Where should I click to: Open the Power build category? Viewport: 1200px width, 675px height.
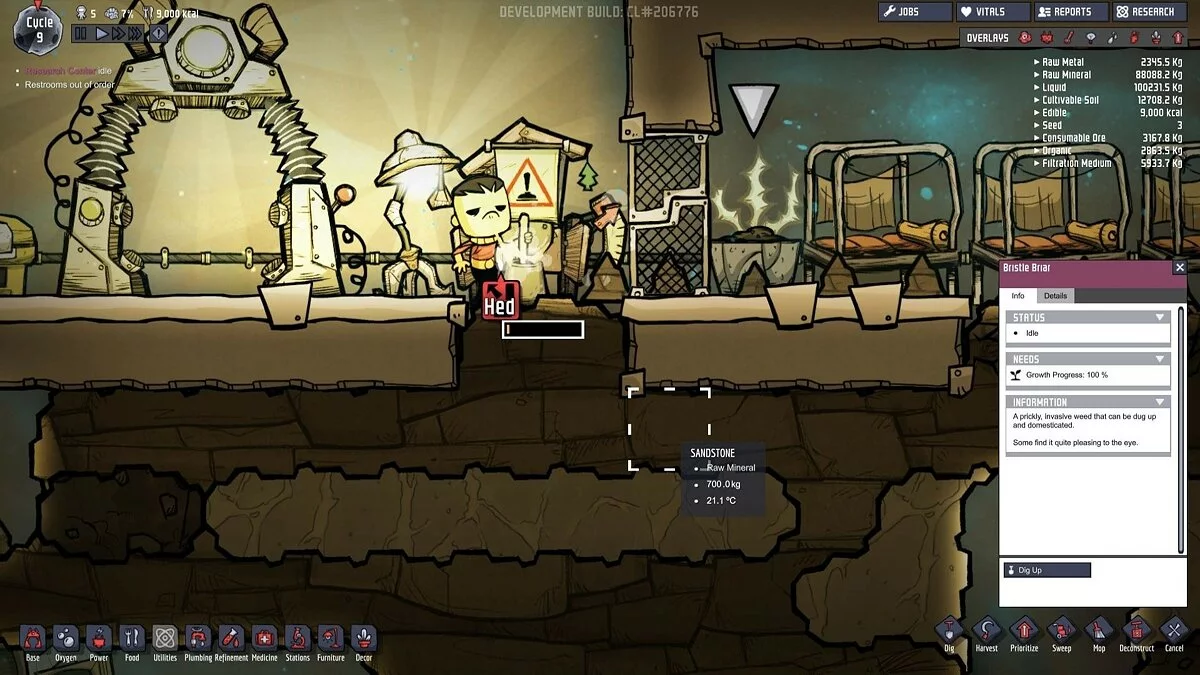coord(99,640)
